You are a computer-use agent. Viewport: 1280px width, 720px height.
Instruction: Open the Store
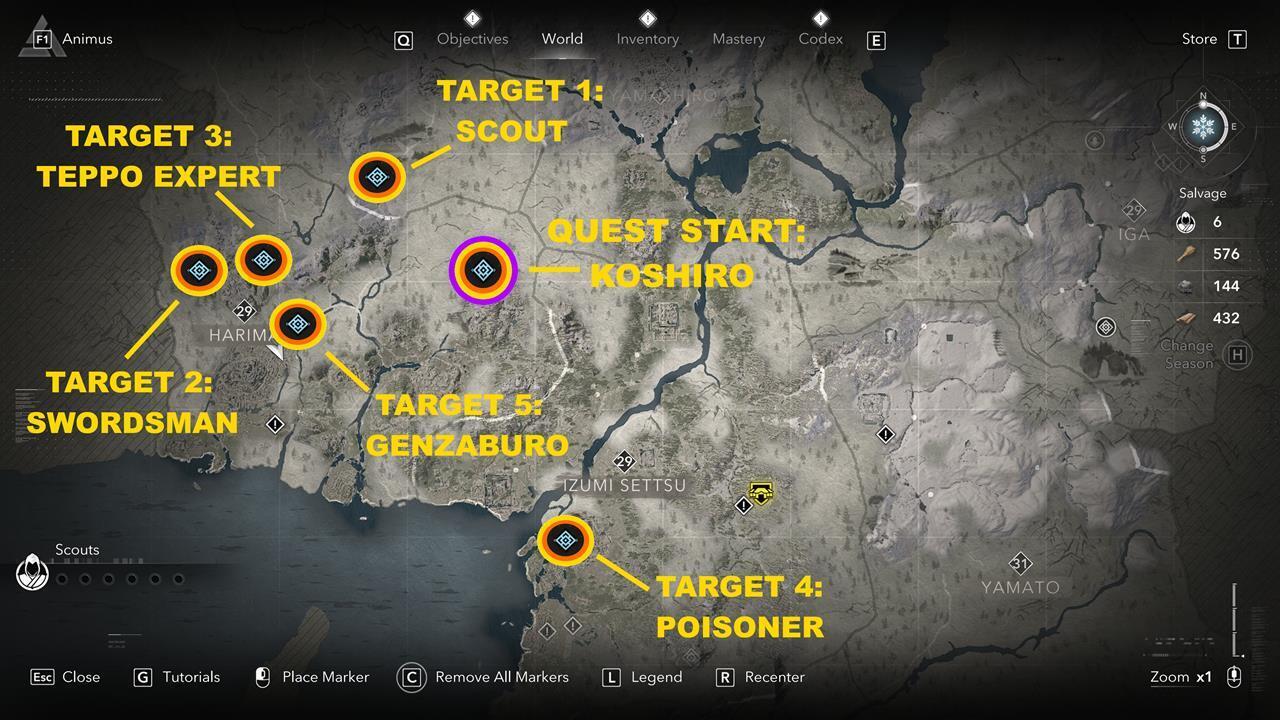[1197, 39]
